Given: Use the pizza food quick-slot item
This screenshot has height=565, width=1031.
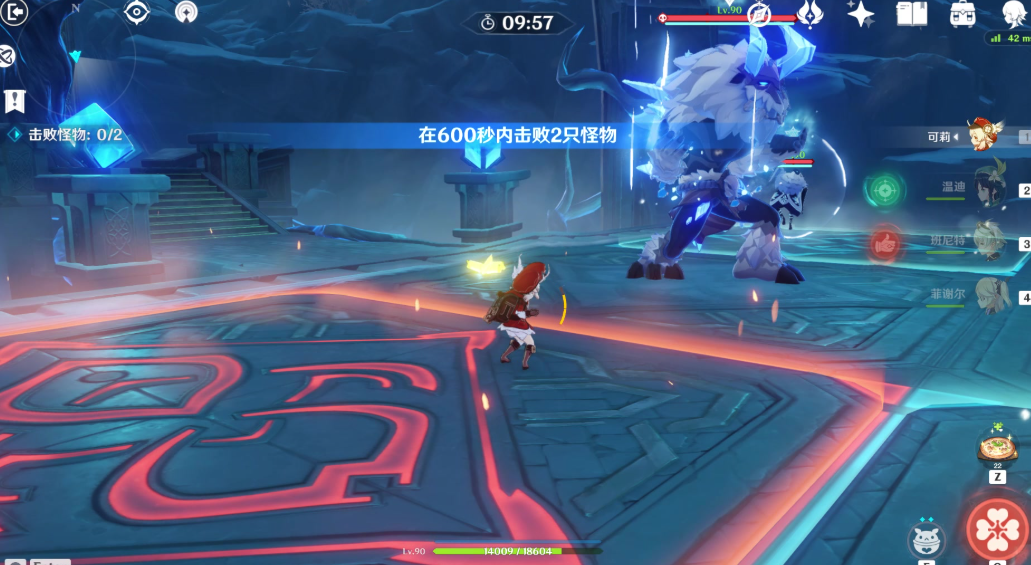Looking at the screenshot, I should (996, 447).
